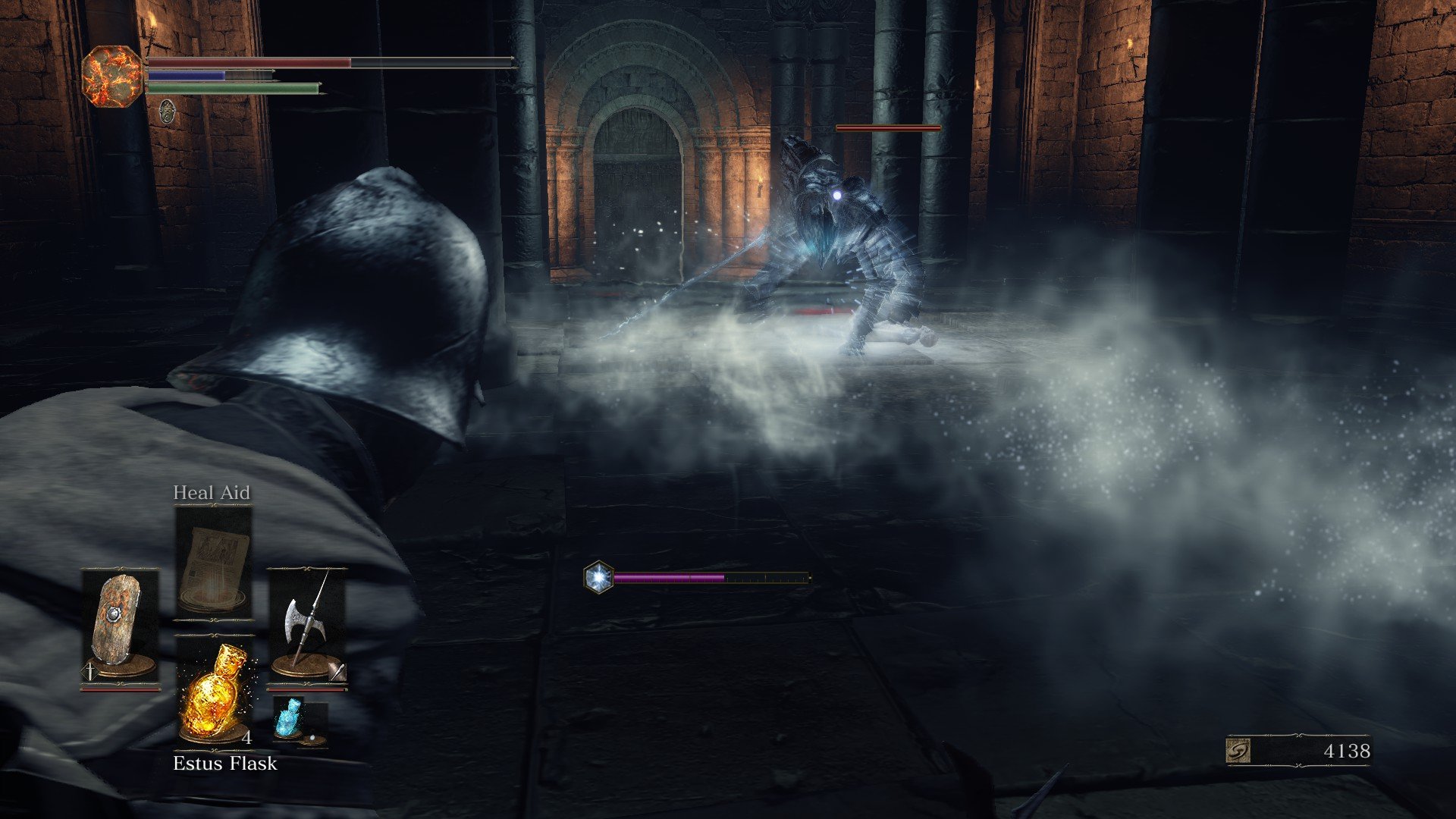Click the fiery ember emblem by health bar
This screenshot has width=1456, height=819.
112,76
